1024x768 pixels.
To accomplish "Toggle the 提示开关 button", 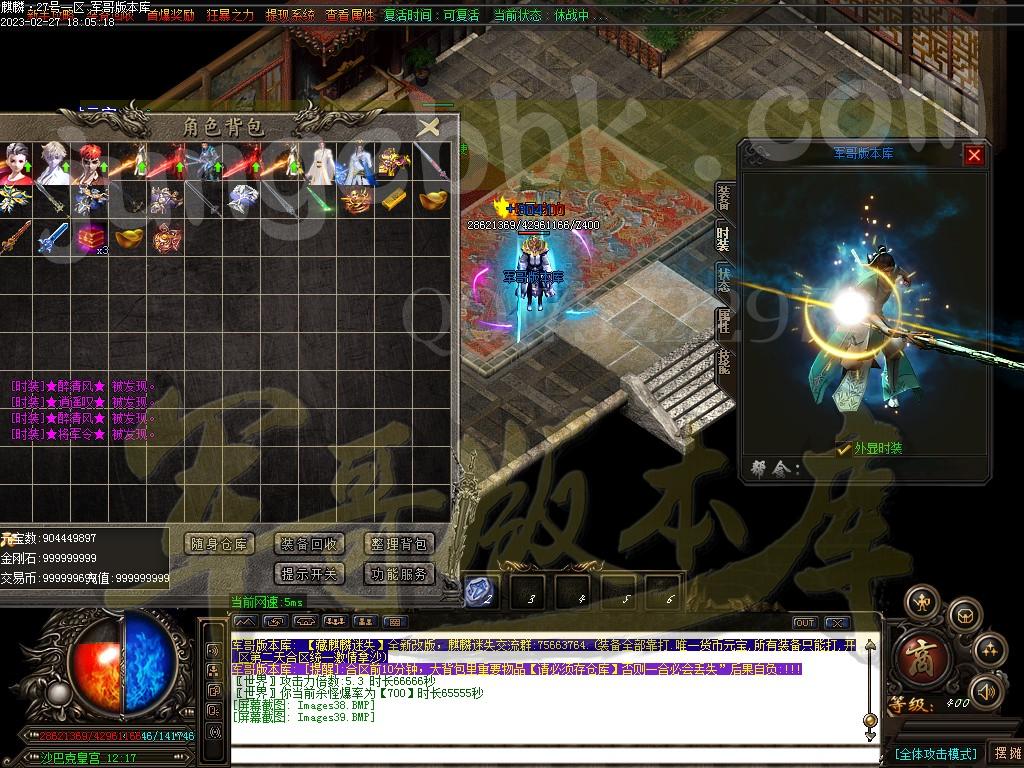I will pos(309,574).
